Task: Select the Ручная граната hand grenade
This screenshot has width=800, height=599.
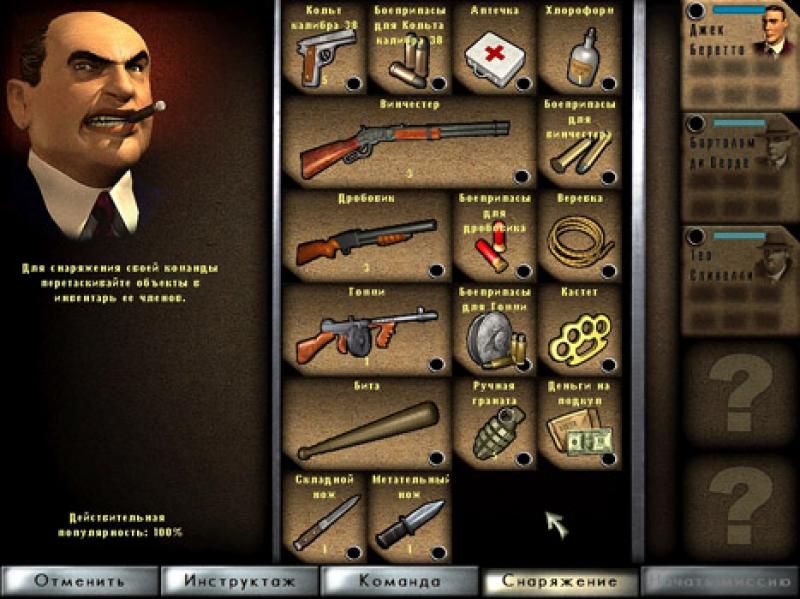Action: [494, 424]
